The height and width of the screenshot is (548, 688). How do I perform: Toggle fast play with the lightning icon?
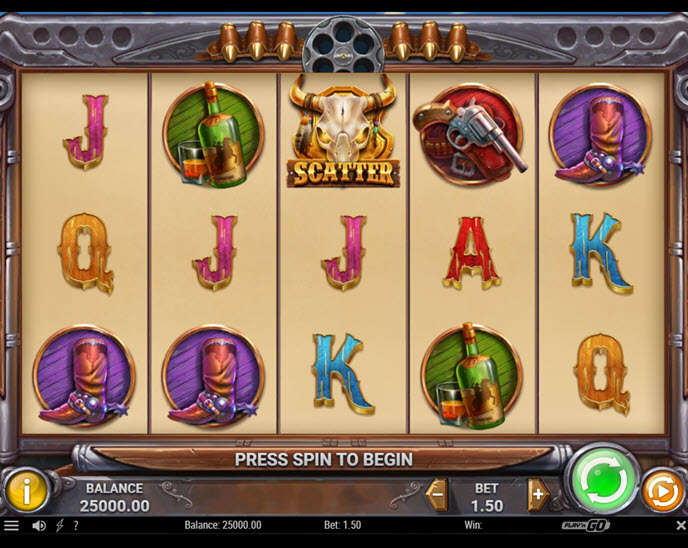coord(60,525)
